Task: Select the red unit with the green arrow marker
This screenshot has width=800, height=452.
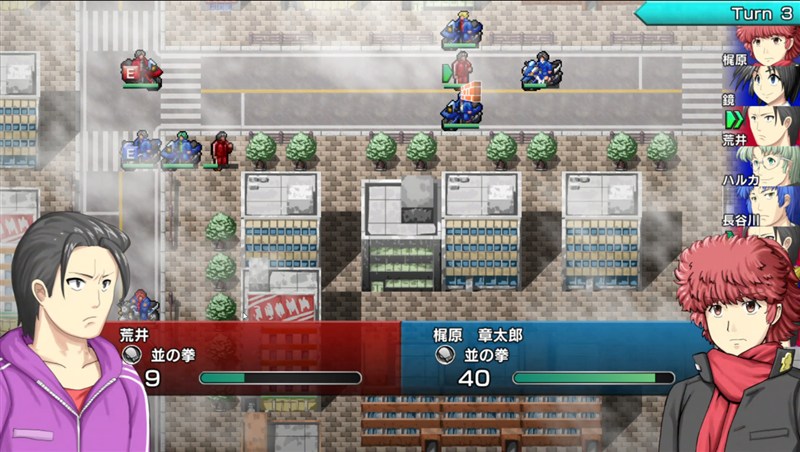Action: [x=461, y=68]
